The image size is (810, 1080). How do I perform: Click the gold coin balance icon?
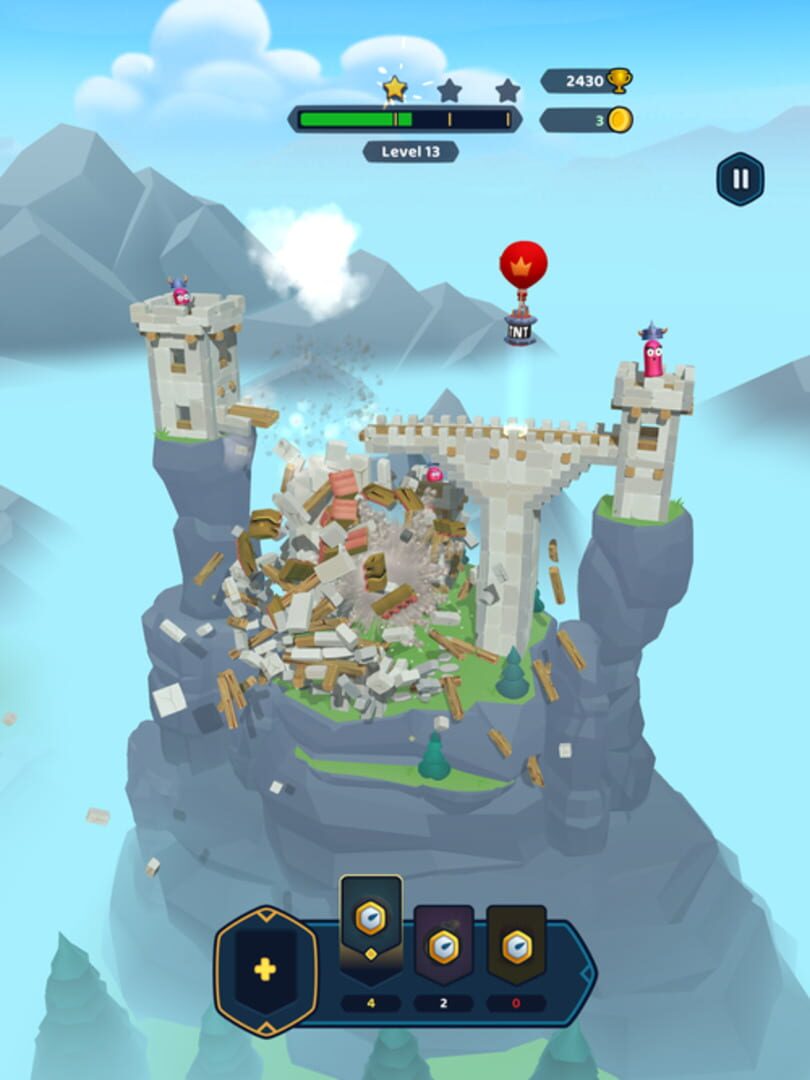coord(620,121)
